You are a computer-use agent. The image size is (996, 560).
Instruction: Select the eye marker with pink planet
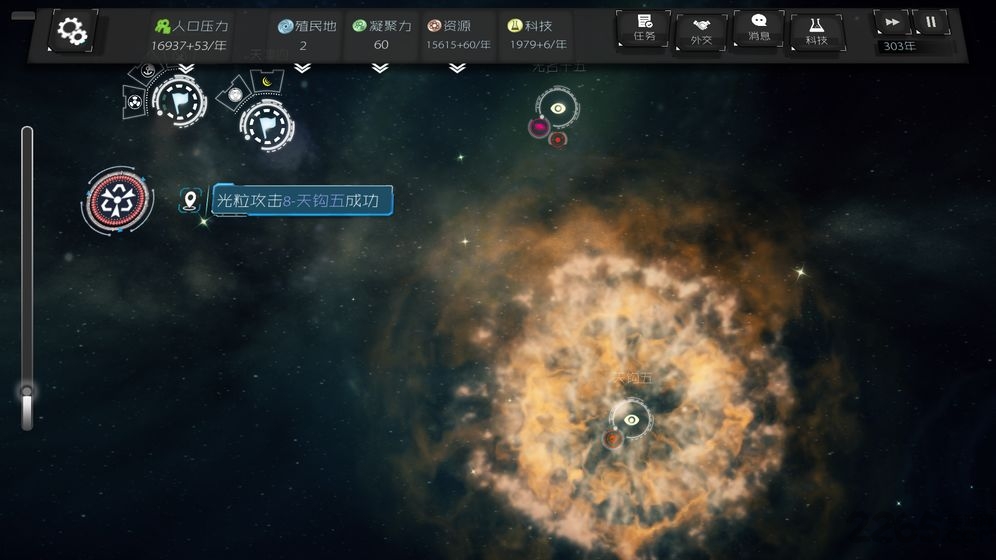(558, 109)
